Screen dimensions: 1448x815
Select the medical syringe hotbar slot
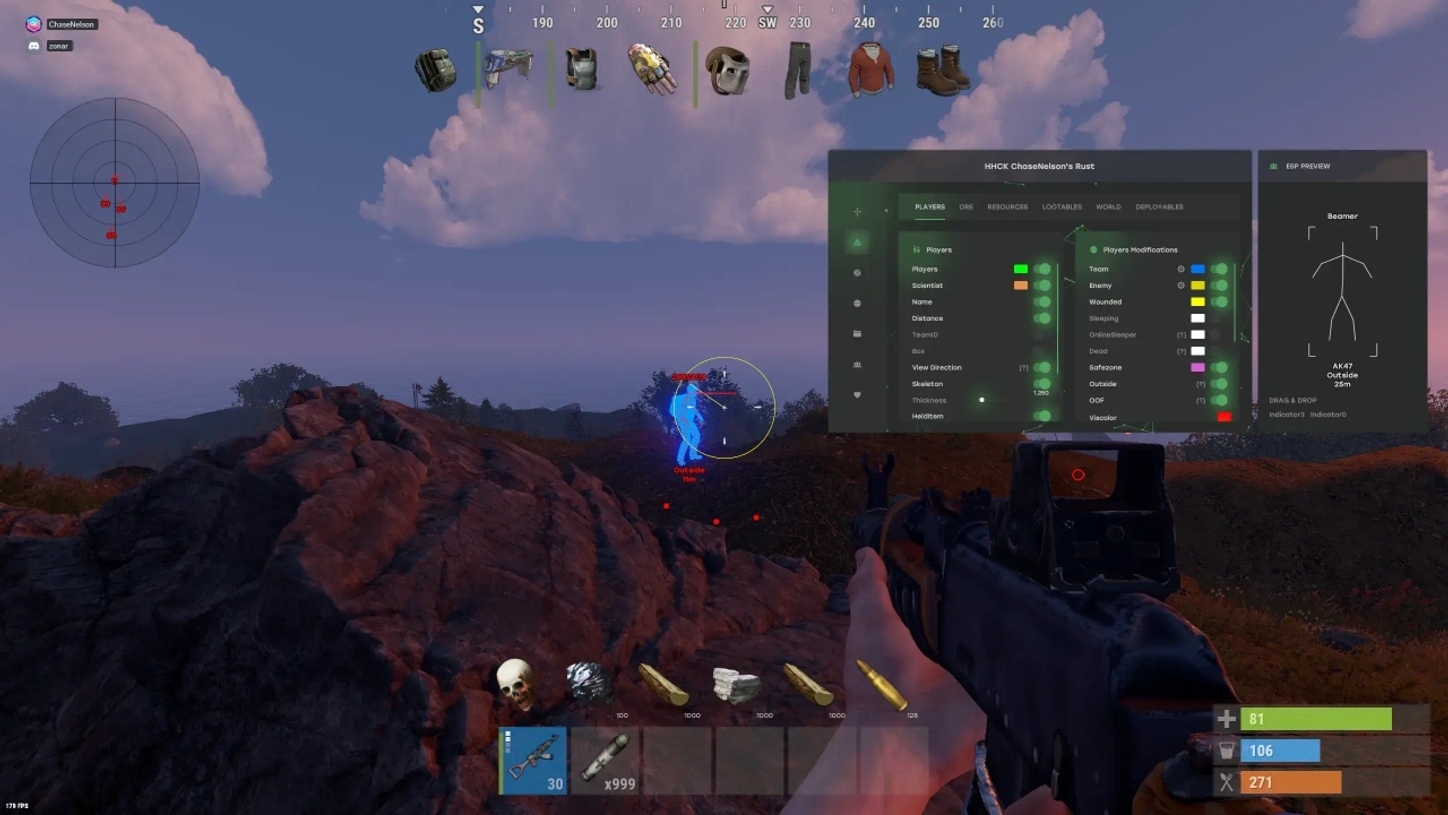605,760
